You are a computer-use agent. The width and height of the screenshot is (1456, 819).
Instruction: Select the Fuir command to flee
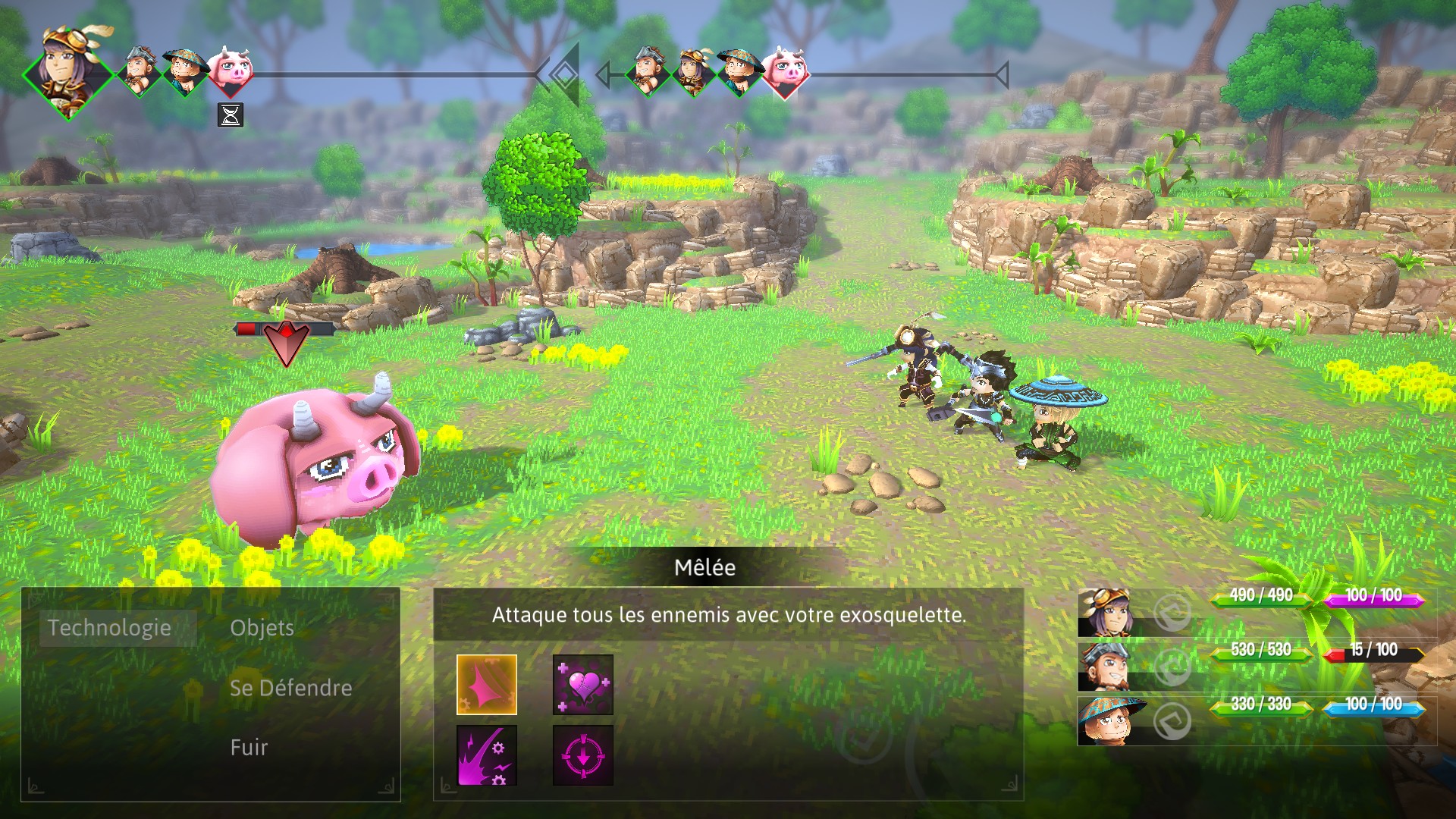[x=248, y=748]
